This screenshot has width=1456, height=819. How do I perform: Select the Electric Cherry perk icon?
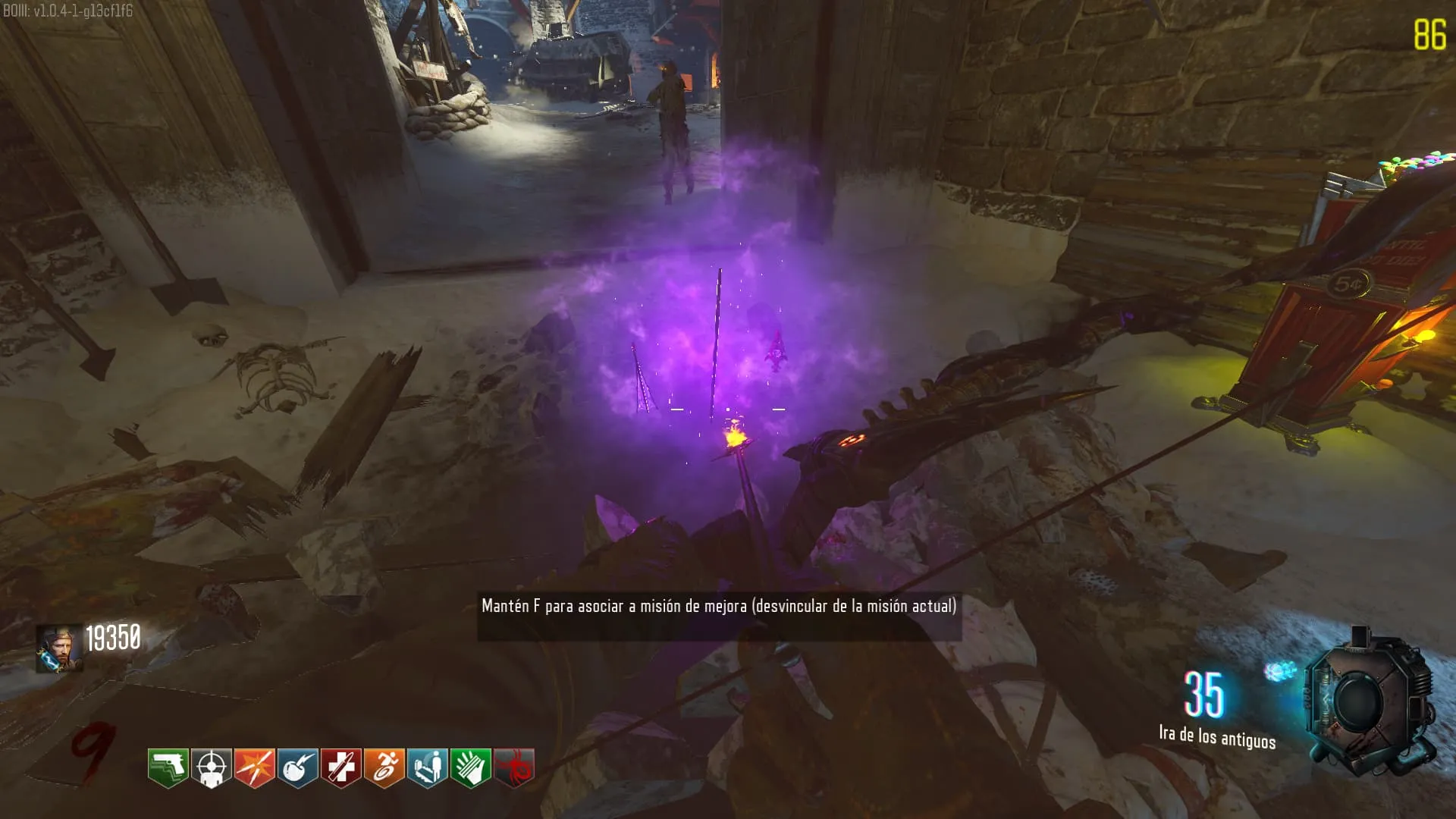pyautogui.click(x=297, y=768)
